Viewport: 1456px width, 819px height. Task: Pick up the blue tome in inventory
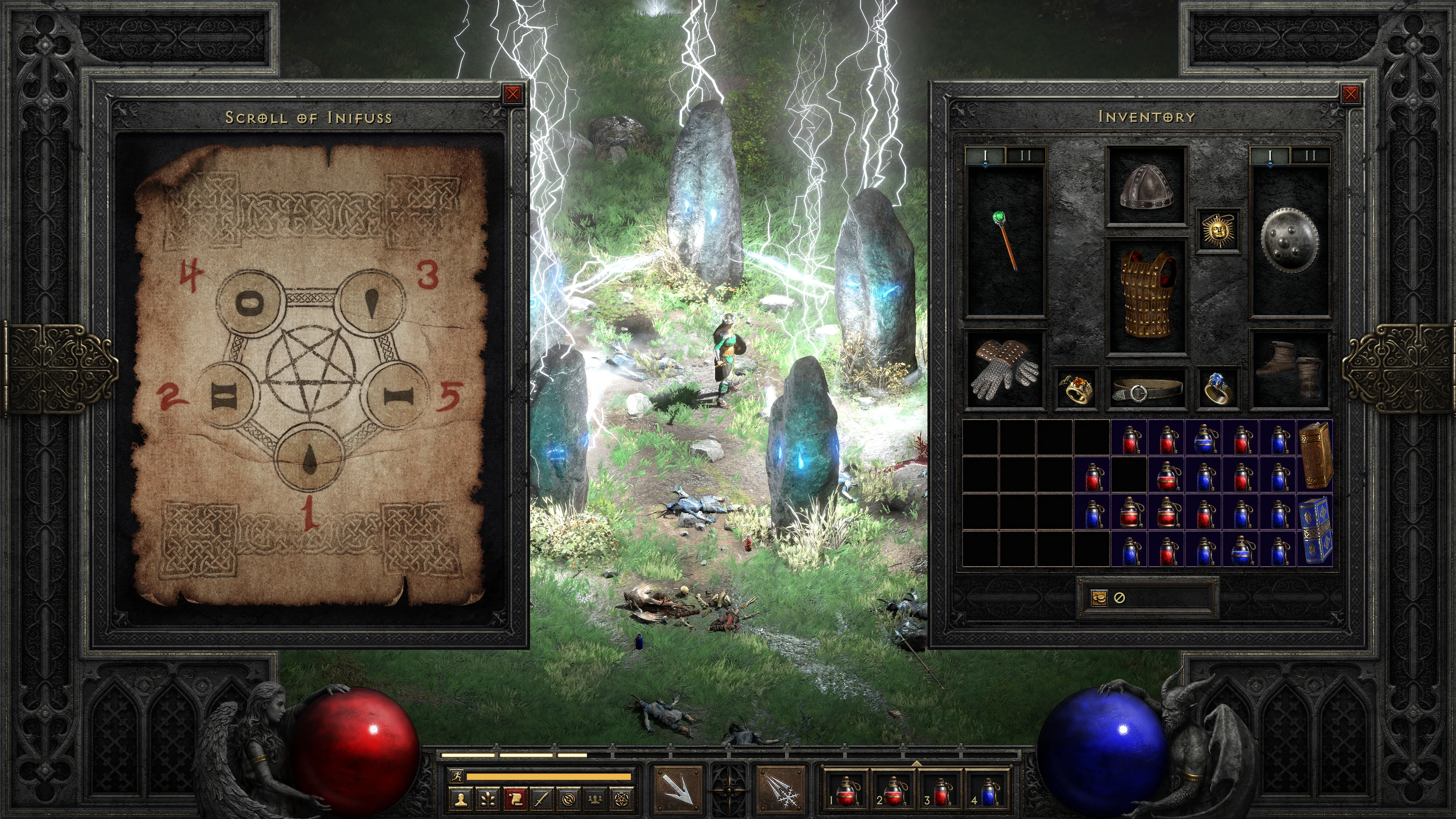tap(1315, 530)
